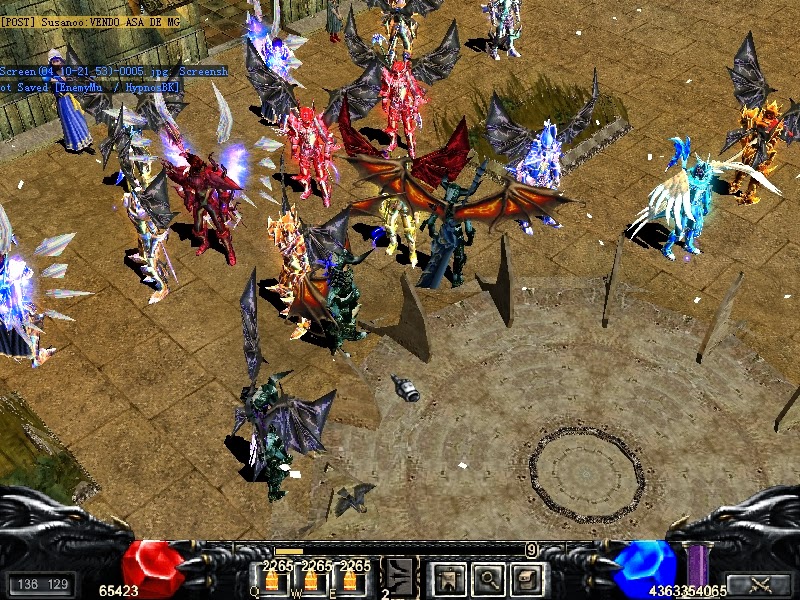Use the potion in the W slot
The width and height of the screenshot is (800, 600).
tap(310, 580)
